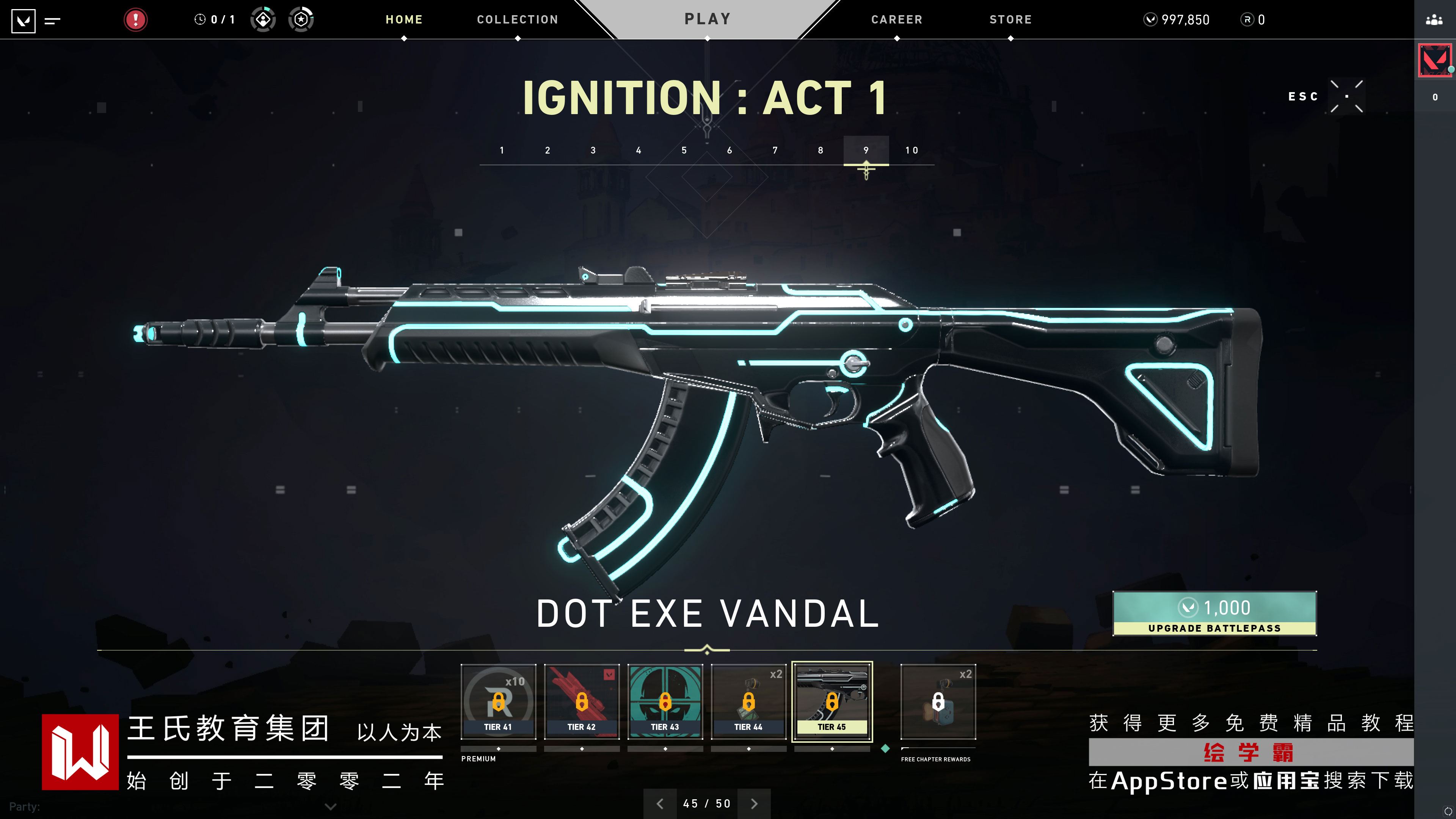Select the PLAY tab

707,19
